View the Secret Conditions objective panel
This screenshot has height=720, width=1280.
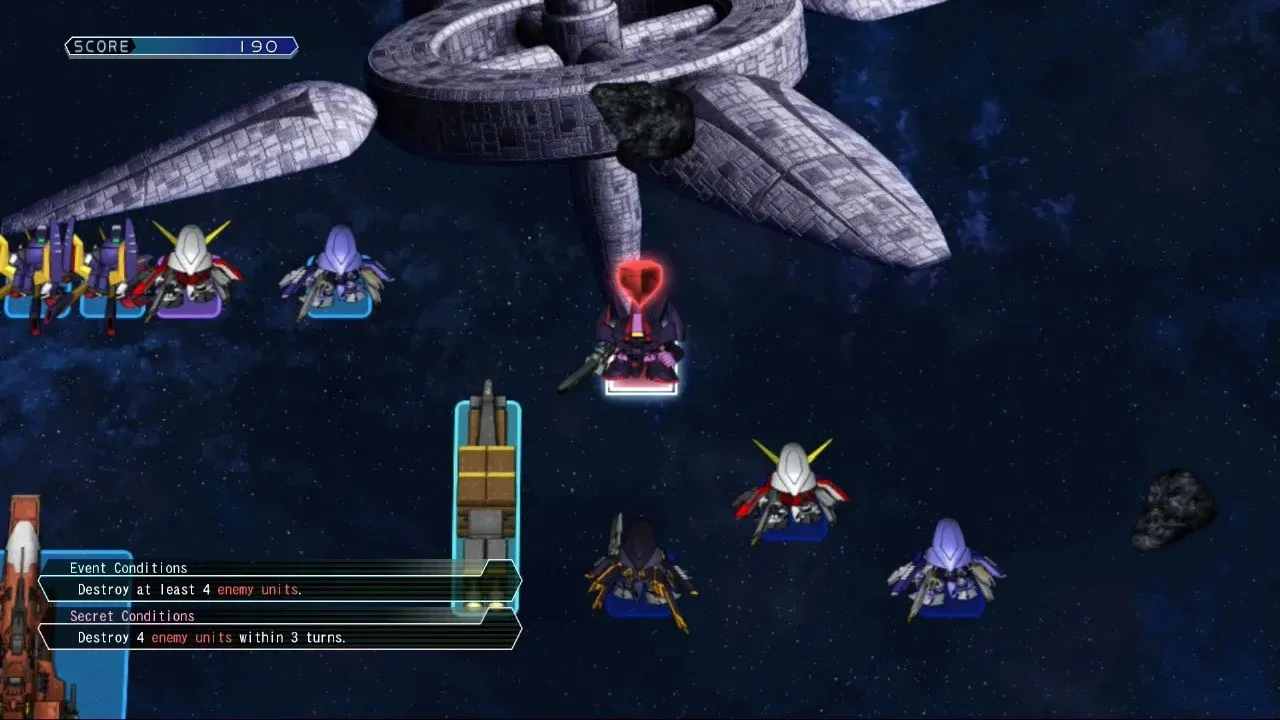(x=280, y=629)
